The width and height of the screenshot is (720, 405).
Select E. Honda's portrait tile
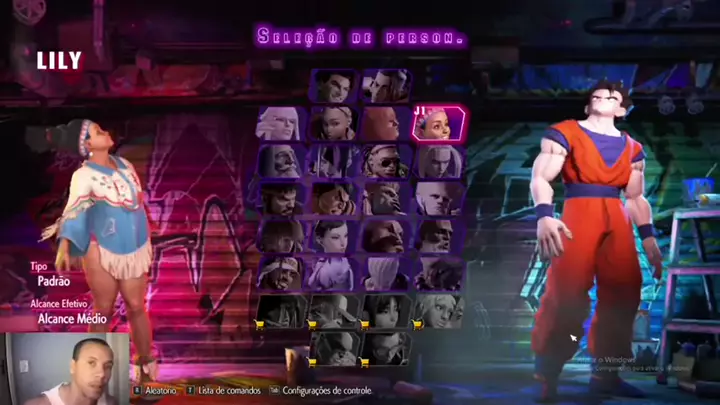[x=333, y=198]
